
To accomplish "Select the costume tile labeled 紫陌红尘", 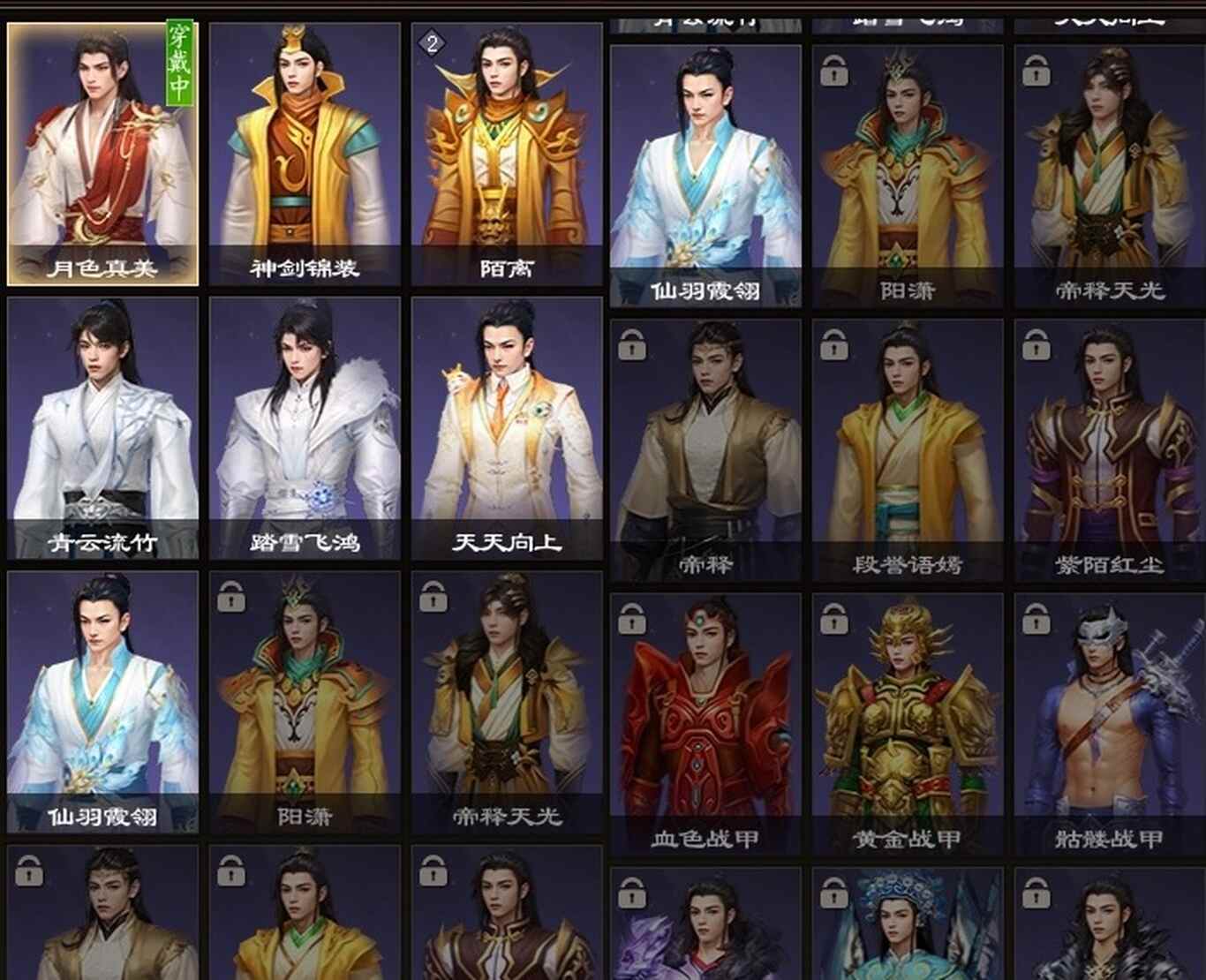I will point(1110,450).
